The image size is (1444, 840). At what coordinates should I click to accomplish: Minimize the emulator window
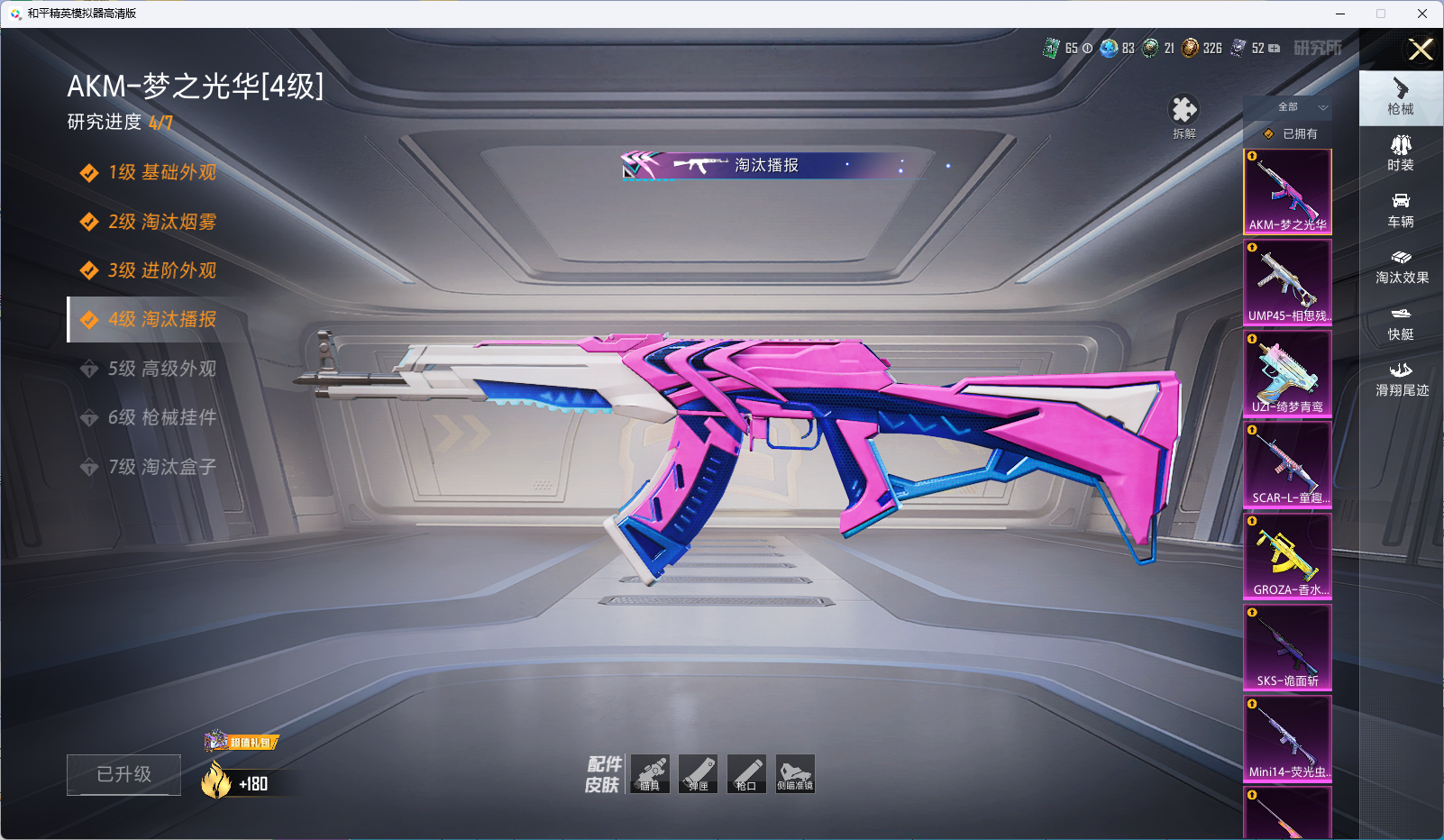[1339, 14]
